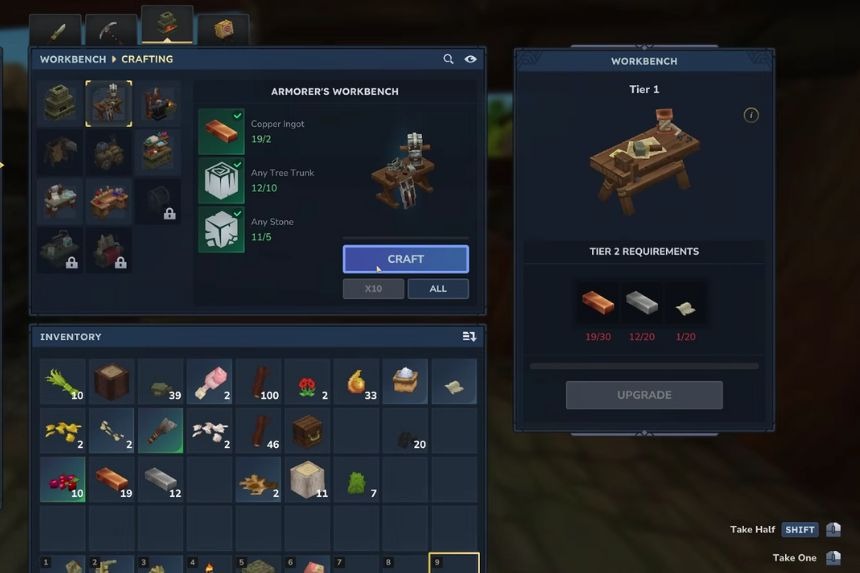Screen dimensions: 860x573
Task: Open the crafting search magnifier
Action: tap(449, 60)
